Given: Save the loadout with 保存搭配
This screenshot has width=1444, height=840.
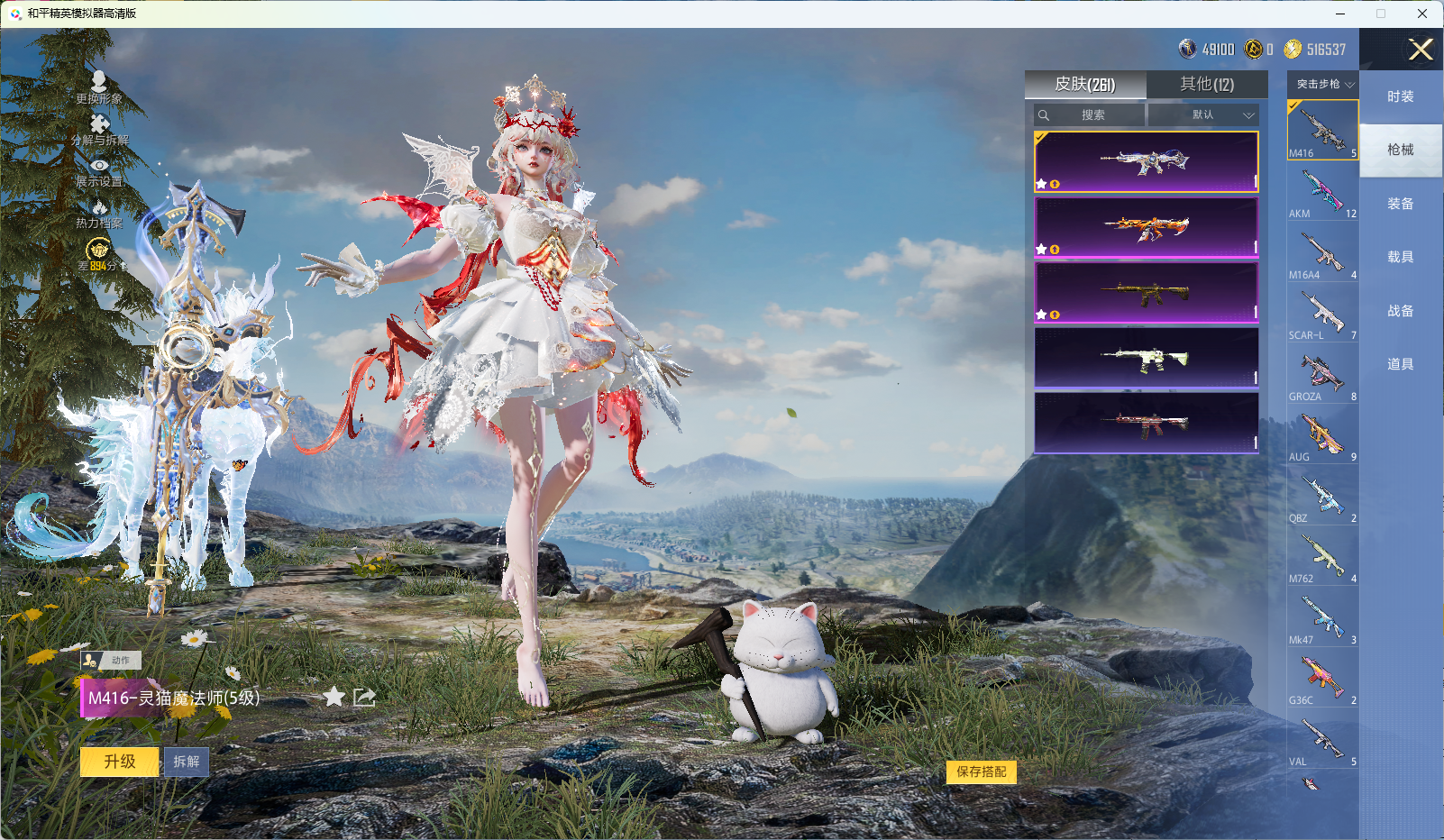Looking at the screenshot, I should 981,772.
